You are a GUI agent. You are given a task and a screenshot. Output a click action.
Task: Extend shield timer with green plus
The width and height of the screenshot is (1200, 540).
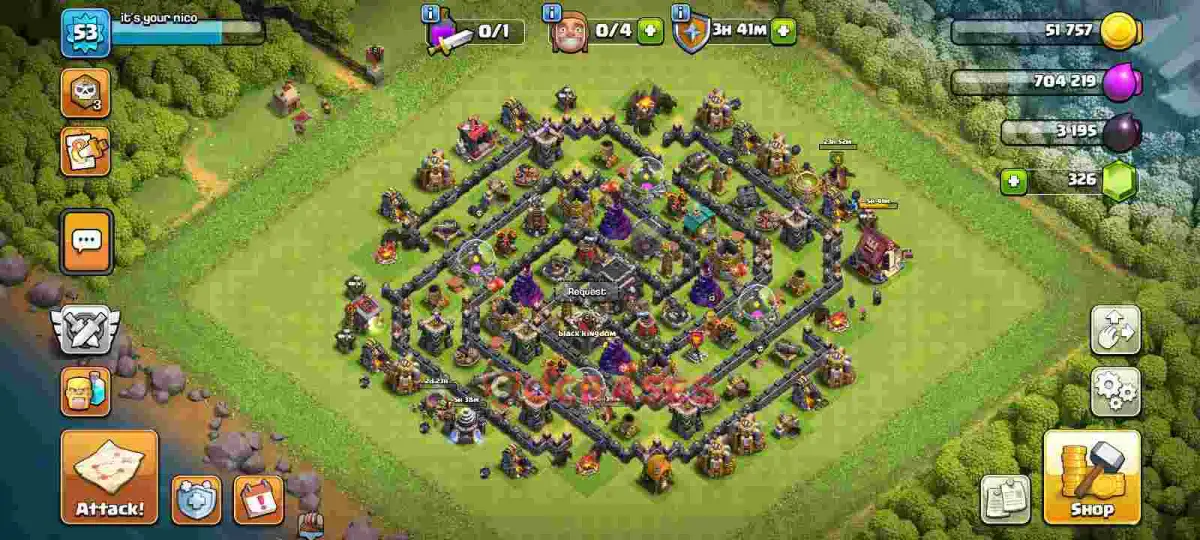(783, 31)
